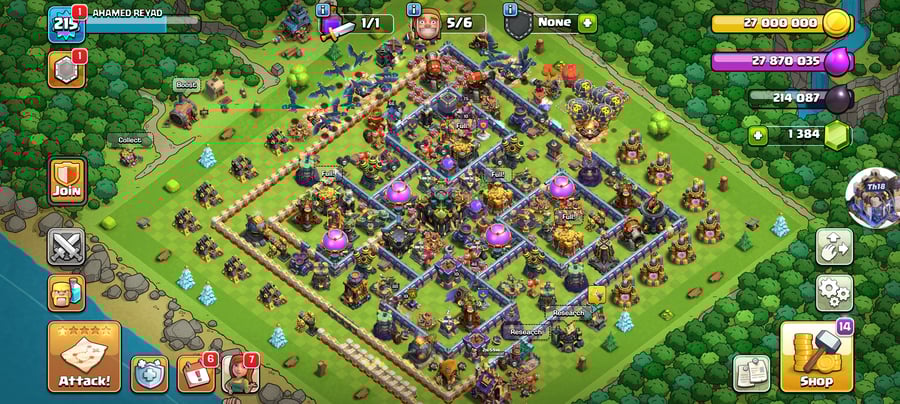
Task: Open the Attack! map button
Action: 84,356
